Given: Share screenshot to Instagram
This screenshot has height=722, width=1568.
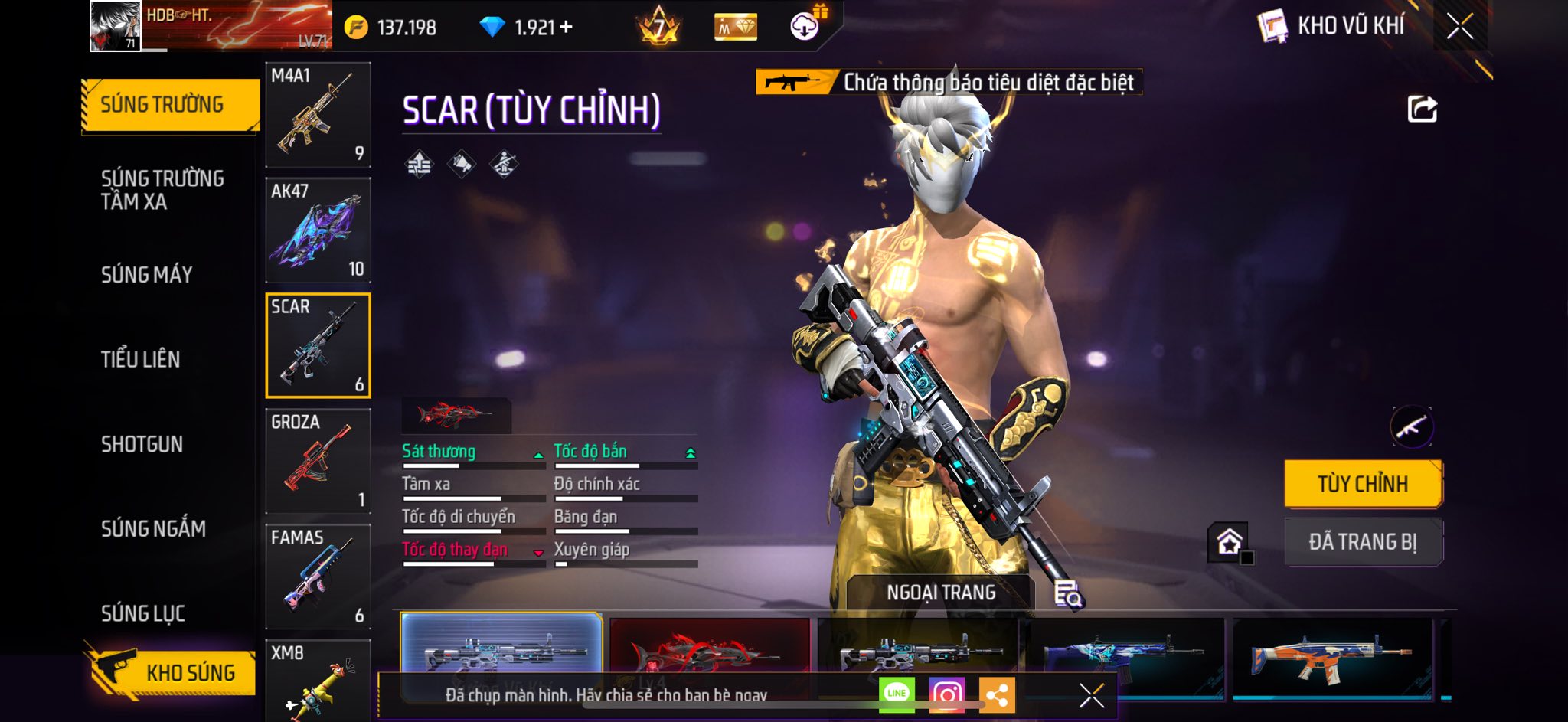Looking at the screenshot, I should [947, 694].
